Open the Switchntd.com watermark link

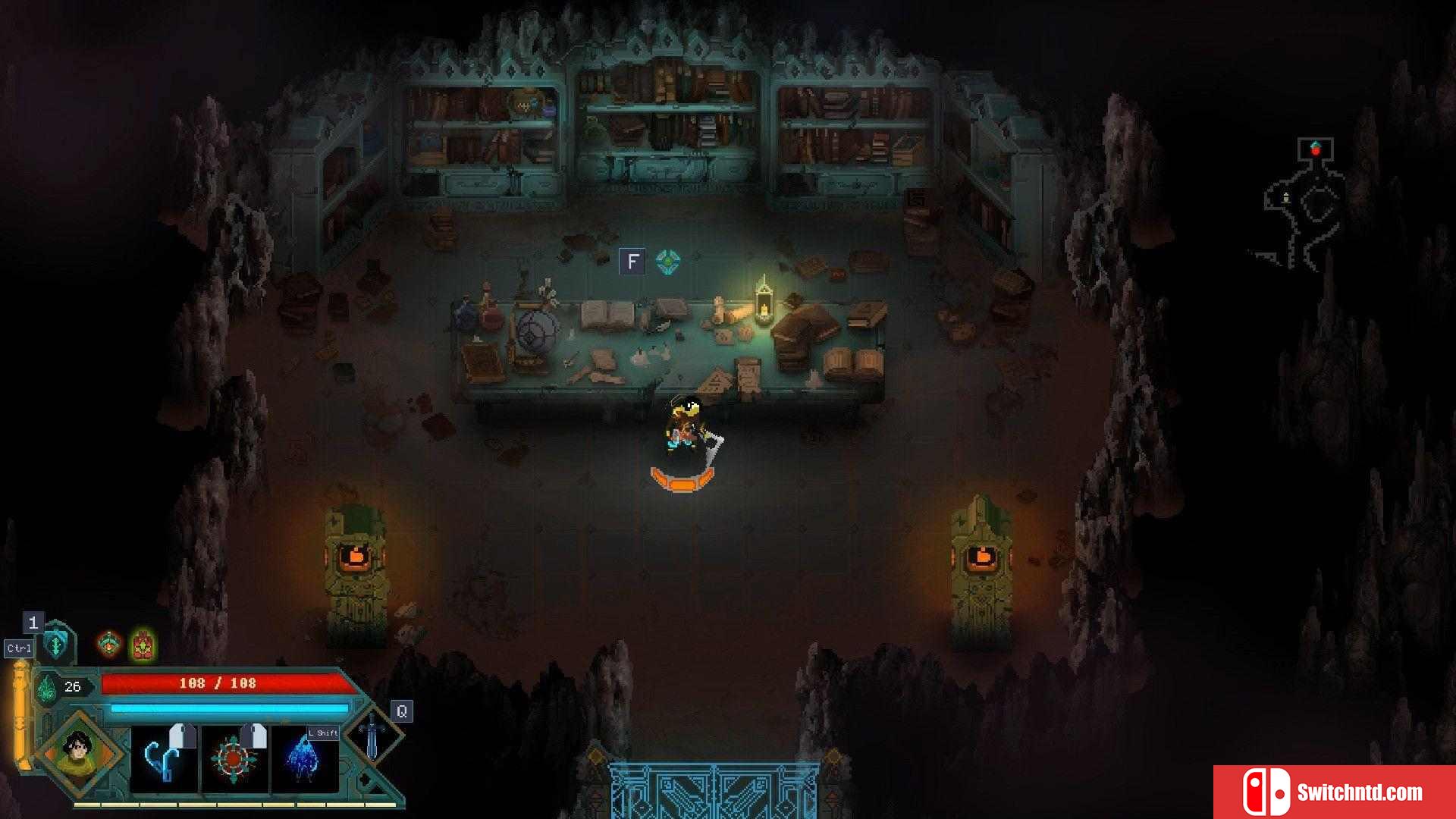pyautogui.click(x=1335, y=792)
